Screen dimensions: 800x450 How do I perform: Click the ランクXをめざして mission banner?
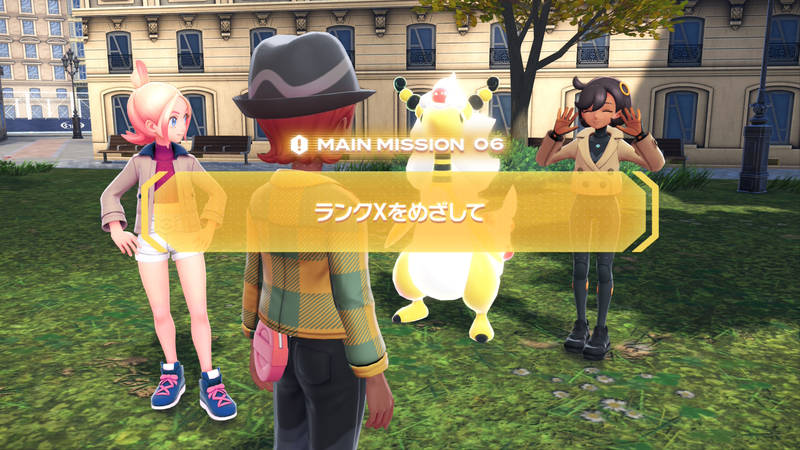400,212
